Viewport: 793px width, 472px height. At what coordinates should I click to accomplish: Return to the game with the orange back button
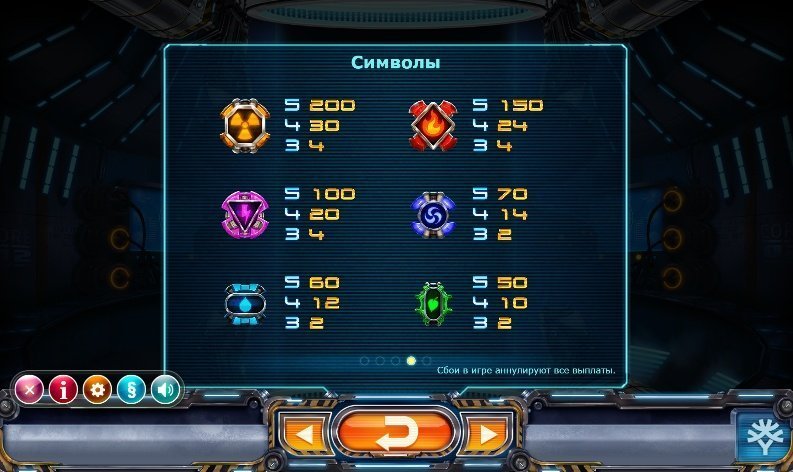click(397, 433)
